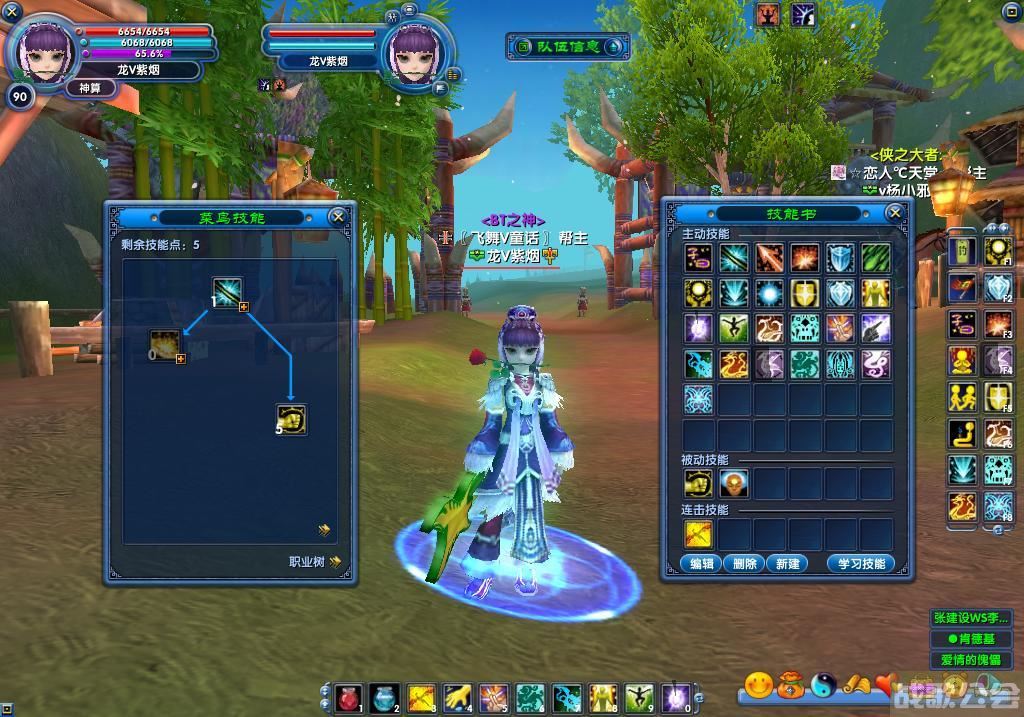The height and width of the screenshot is (717, 1024).
Task: Select the golden skull passive skill
Action: click(x=733, y=484)
